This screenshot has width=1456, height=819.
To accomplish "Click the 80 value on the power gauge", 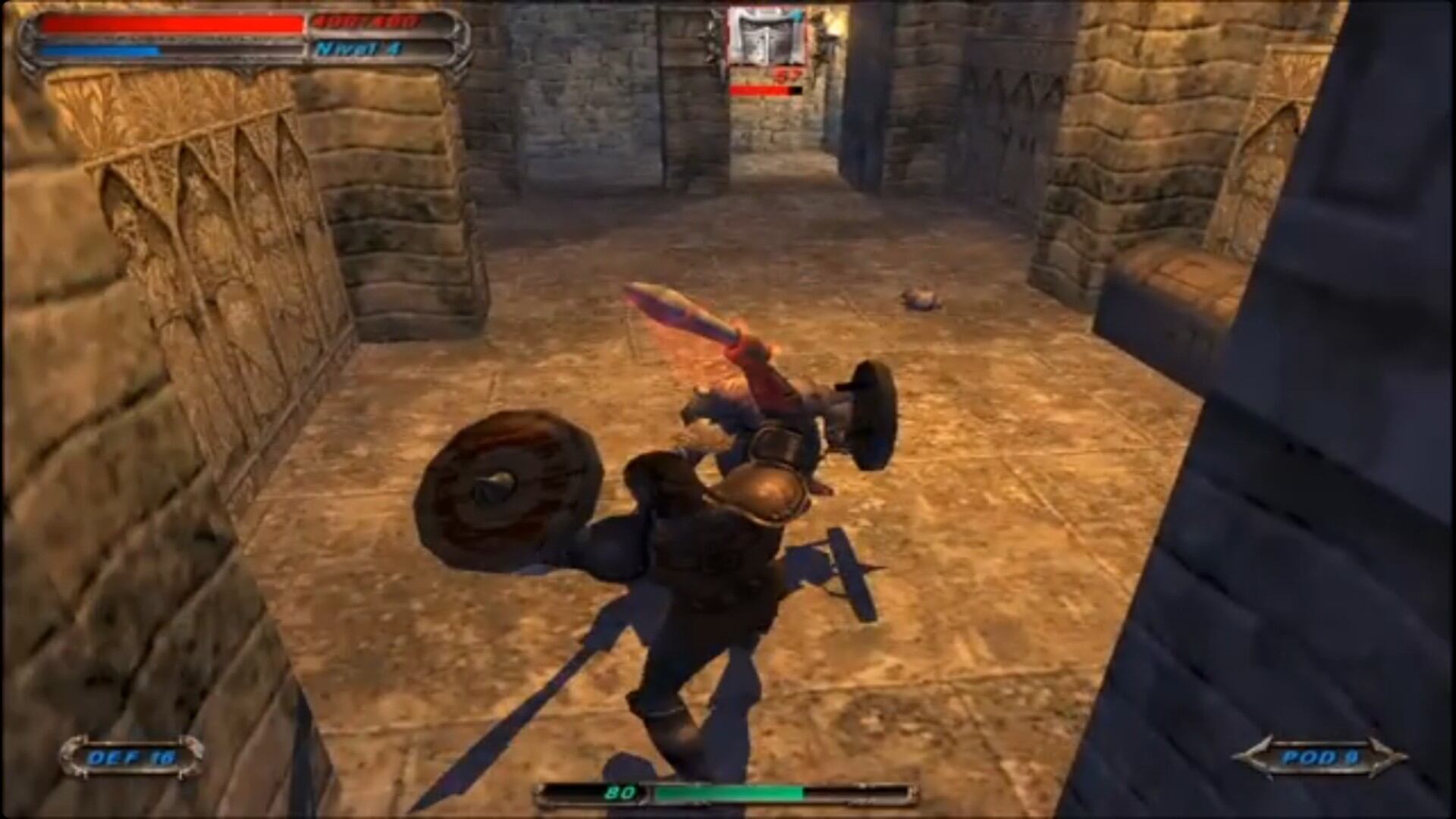I will pos(620,793).
